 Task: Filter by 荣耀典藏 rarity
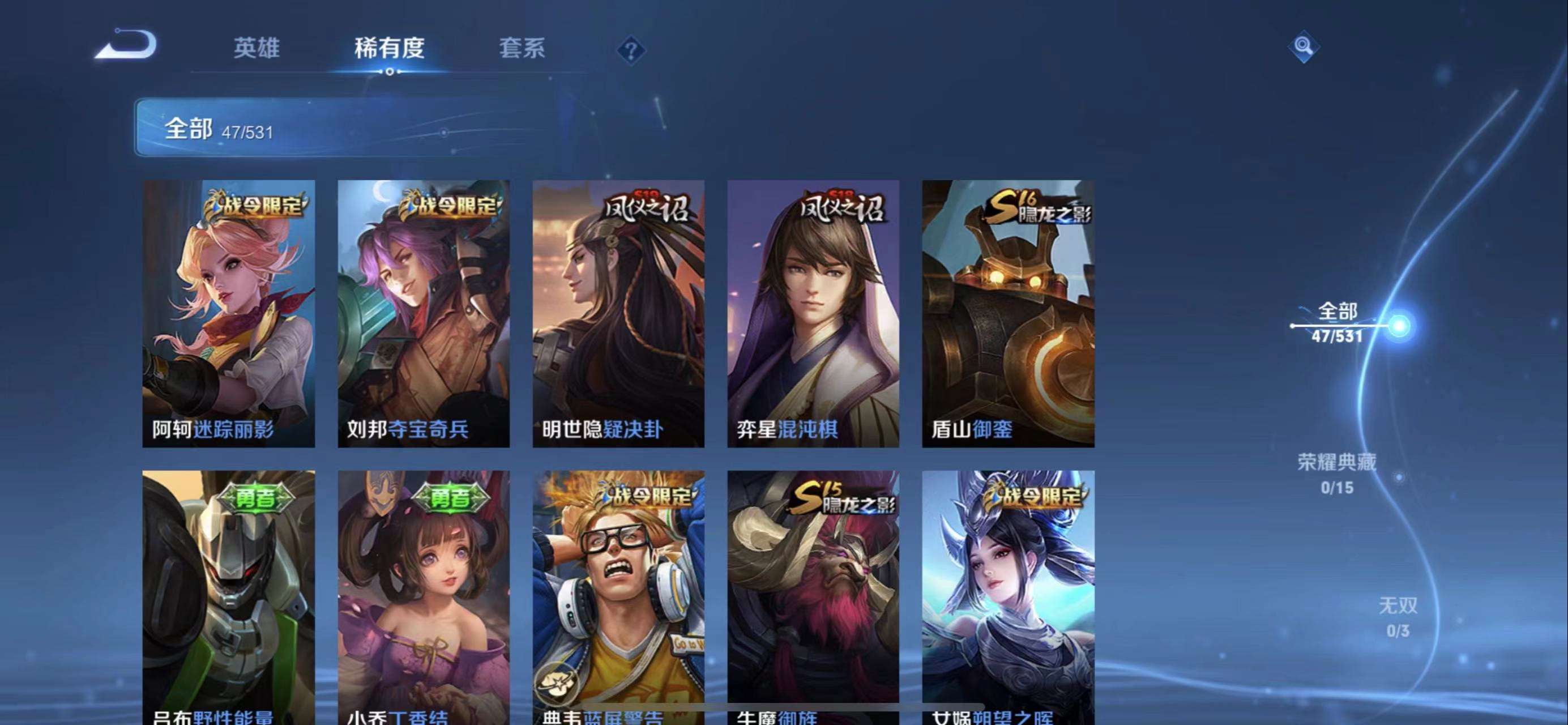1337,473
